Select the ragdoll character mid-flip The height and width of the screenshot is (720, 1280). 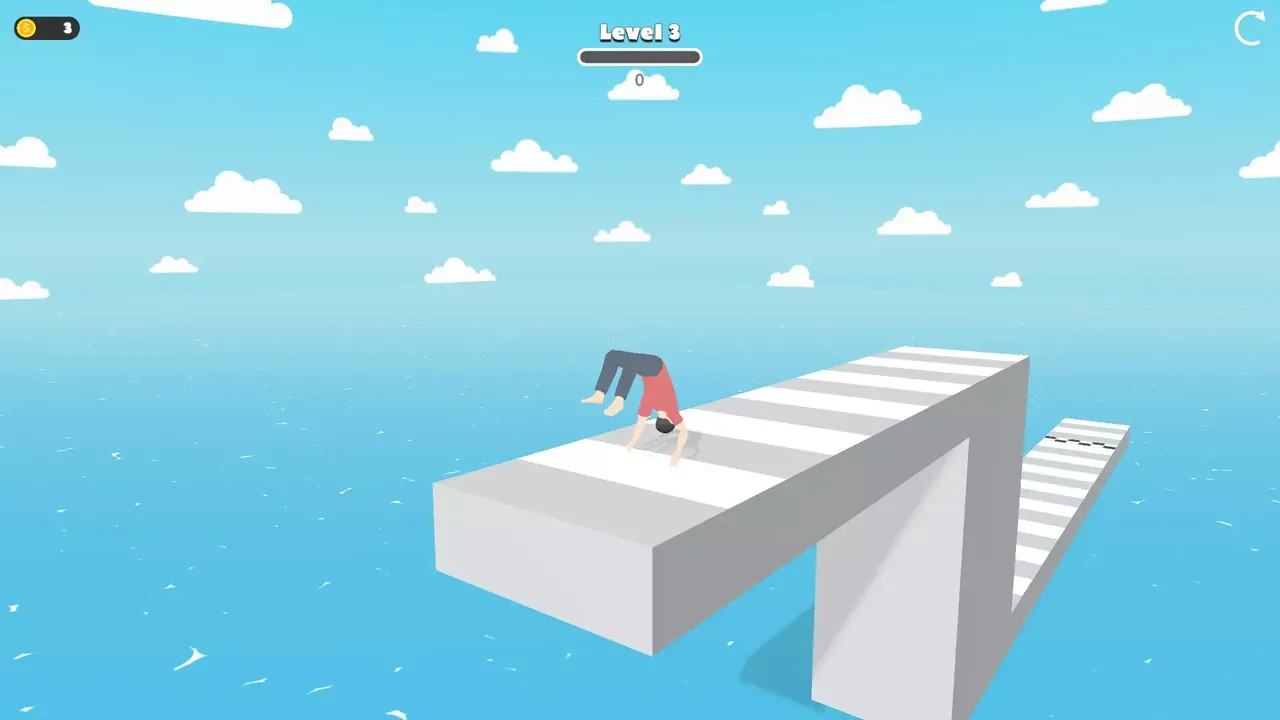coord(640,400)
